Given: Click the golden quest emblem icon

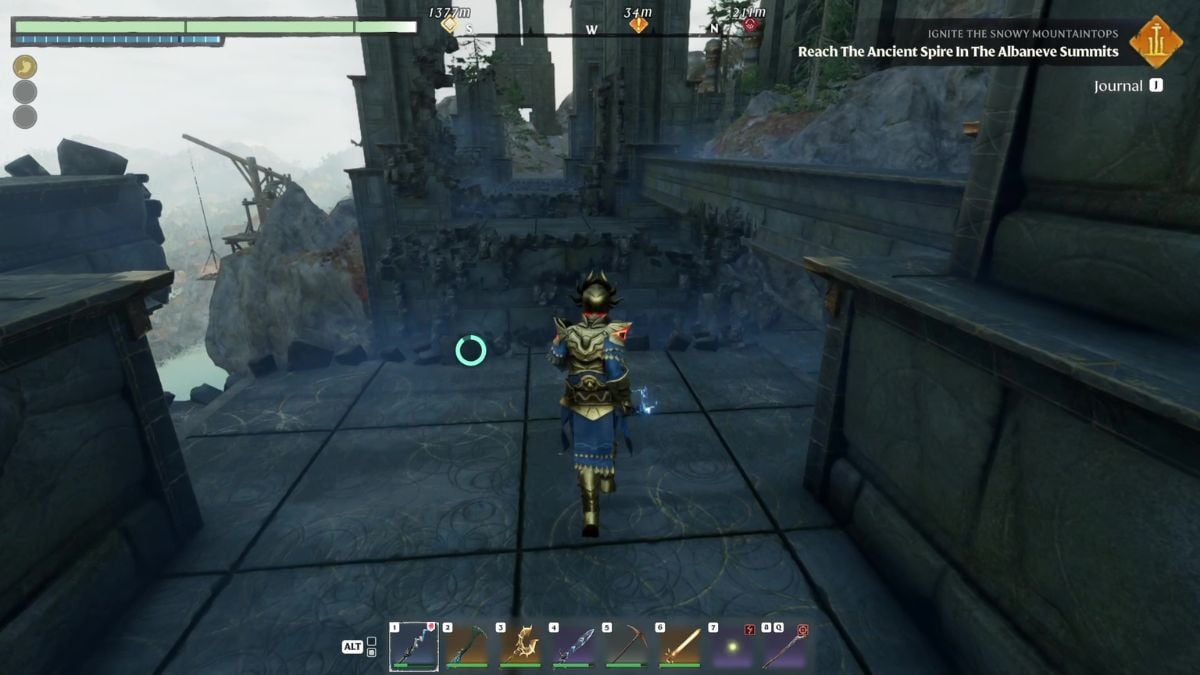Looking at the screenshot, I should click(1156, 42).
